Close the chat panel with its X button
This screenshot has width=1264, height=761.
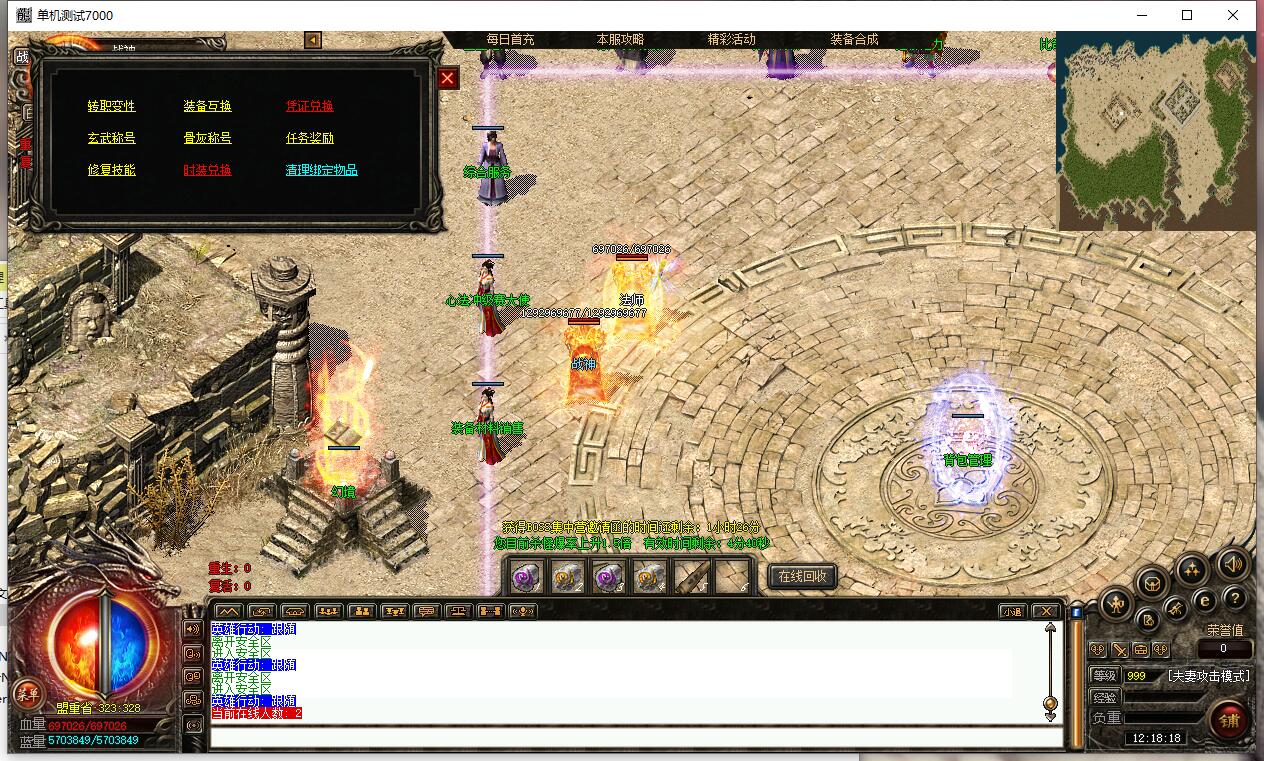coord(1045,611)
